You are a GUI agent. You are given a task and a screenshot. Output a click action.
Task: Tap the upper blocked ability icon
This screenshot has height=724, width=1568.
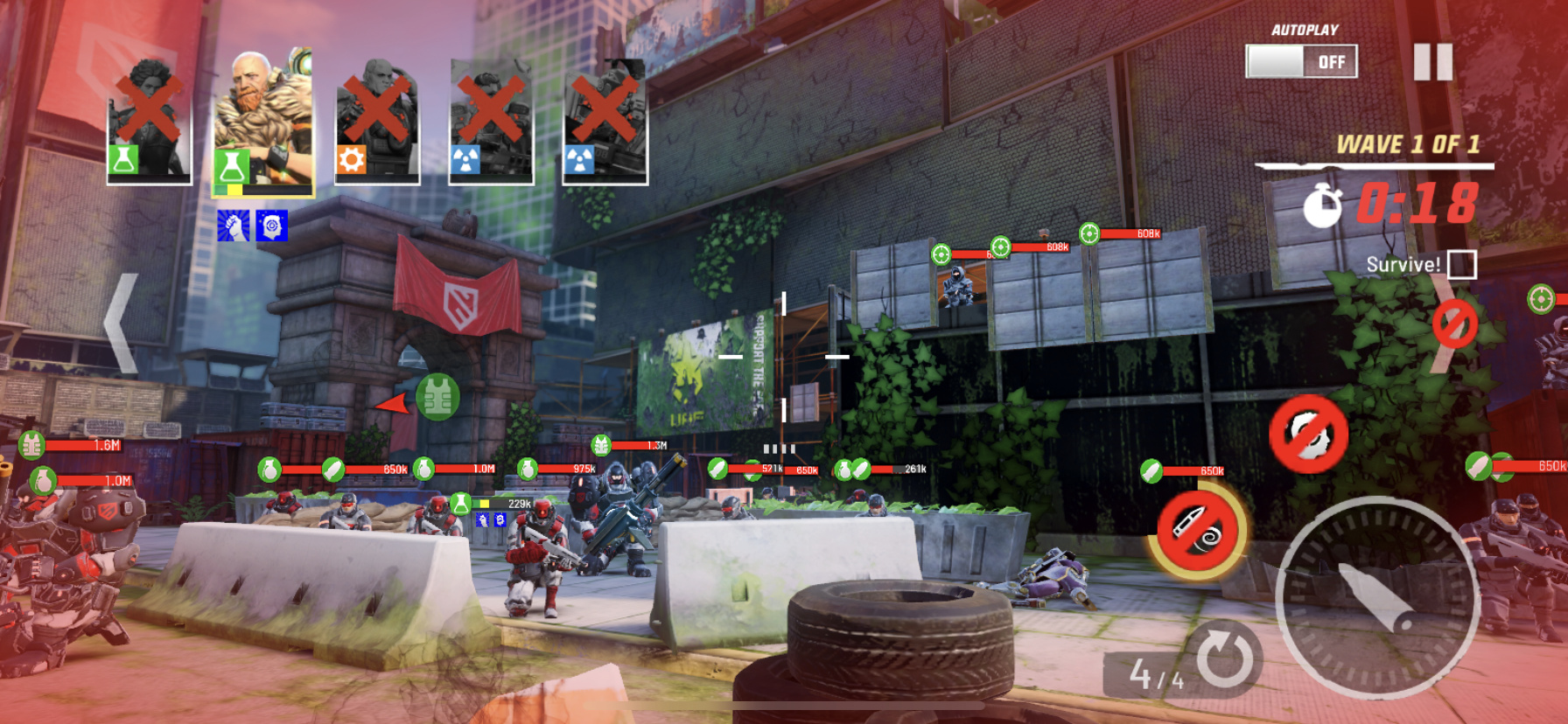click(x=1308, y=434)
